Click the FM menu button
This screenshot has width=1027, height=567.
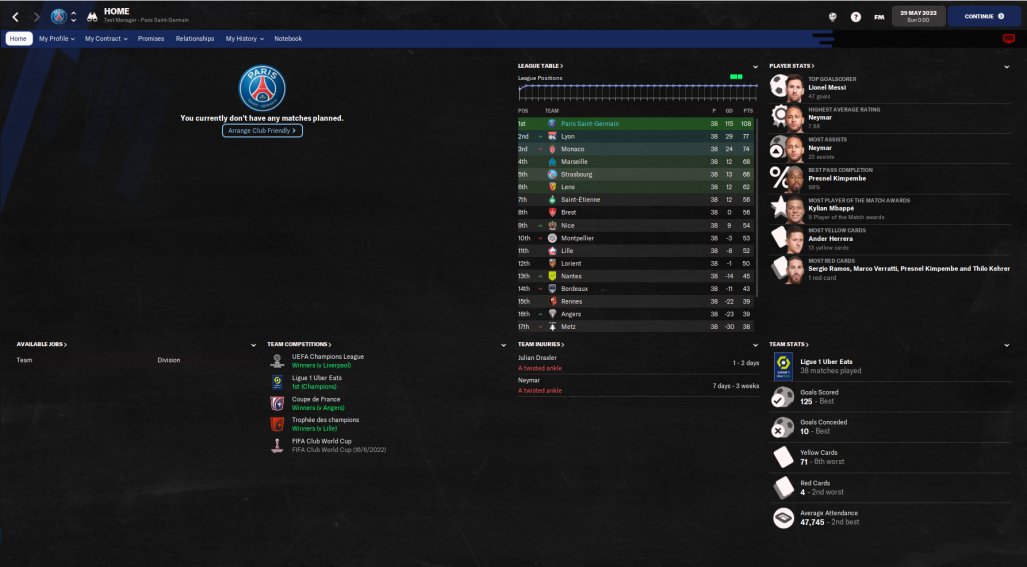(x=879, y=17)
